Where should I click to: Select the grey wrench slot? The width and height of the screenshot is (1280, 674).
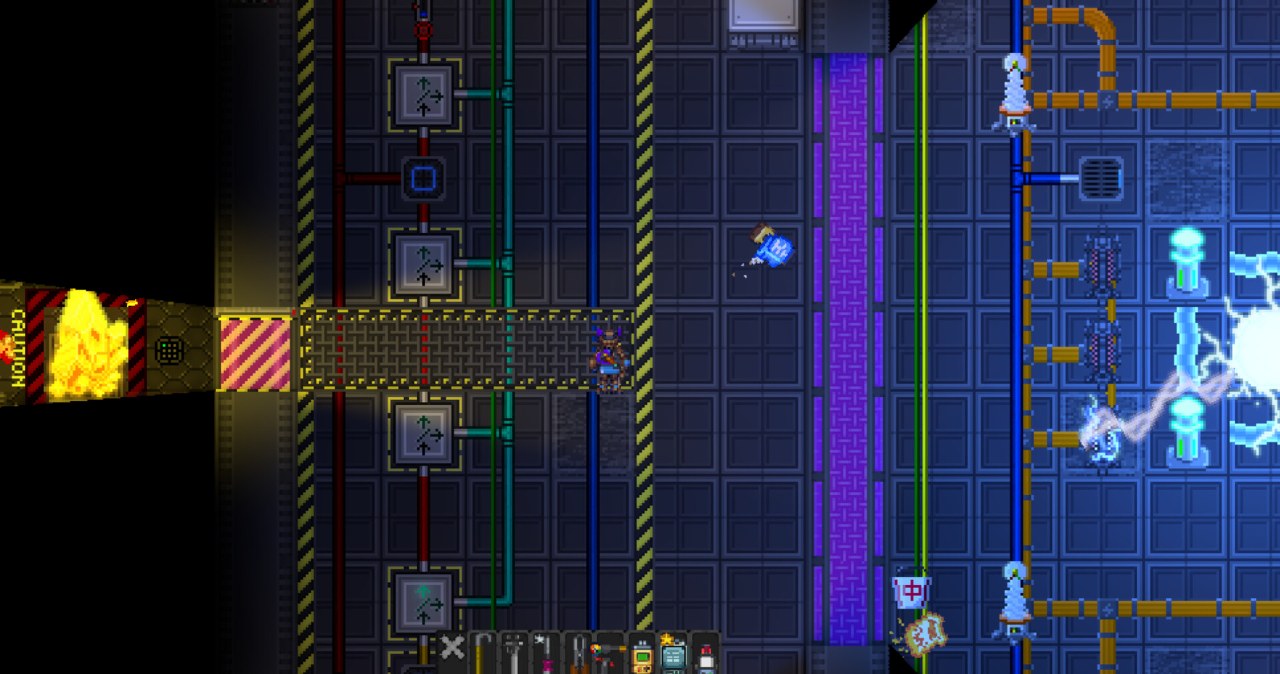(x=515, y=654)
